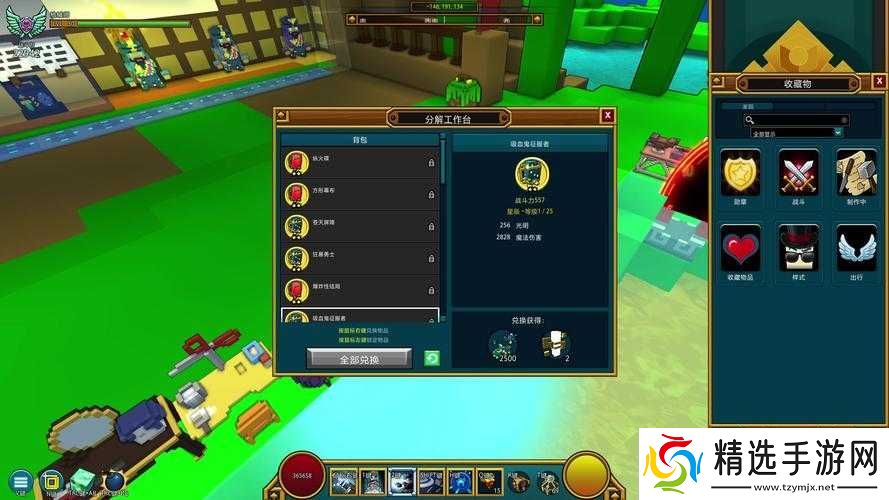Viewport: 889px width, 500px height.
Task: Select the 苍天屏障 item row
Action: pos(360,226)
